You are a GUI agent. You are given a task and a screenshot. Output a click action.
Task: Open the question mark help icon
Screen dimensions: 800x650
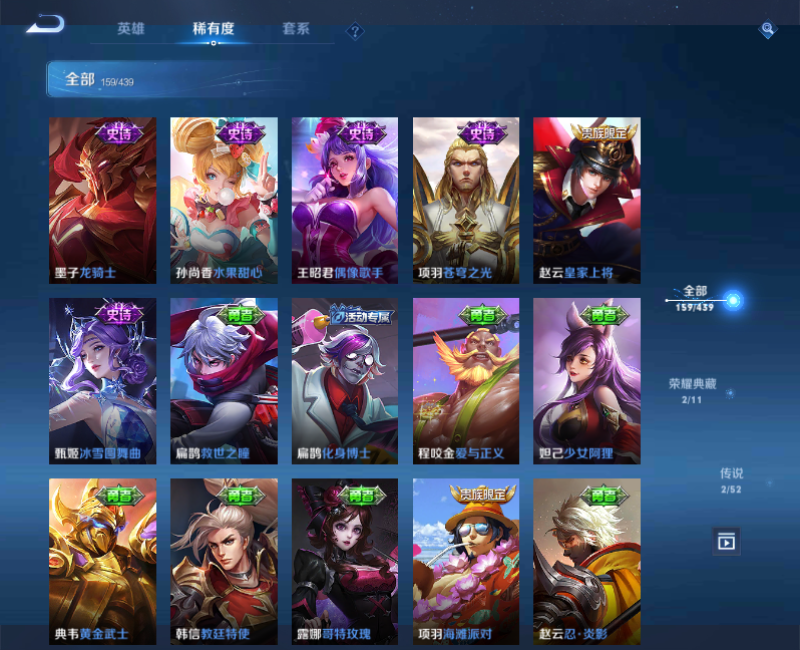pos(355,32)
